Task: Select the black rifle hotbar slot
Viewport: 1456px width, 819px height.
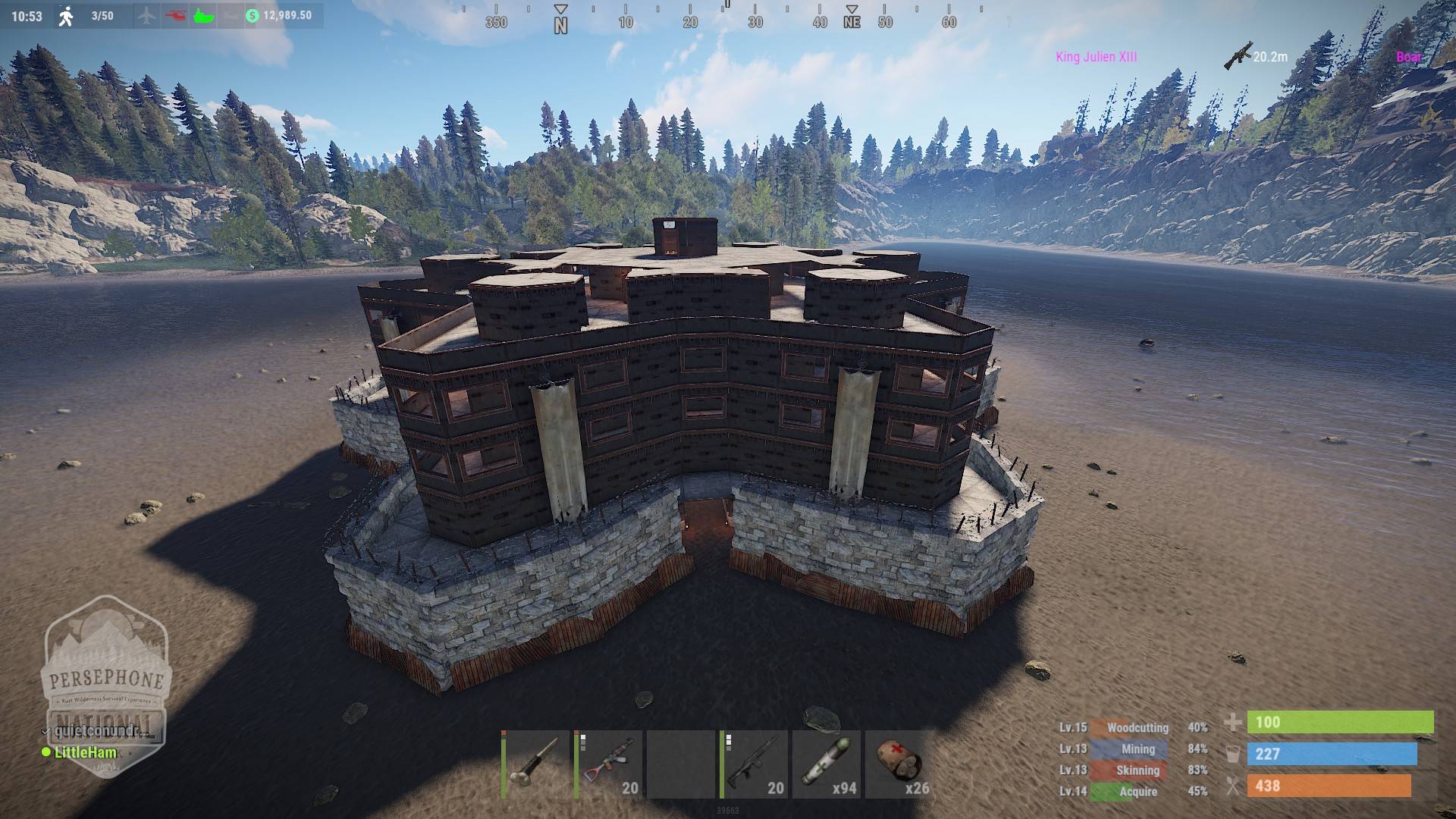Action: 754,764
